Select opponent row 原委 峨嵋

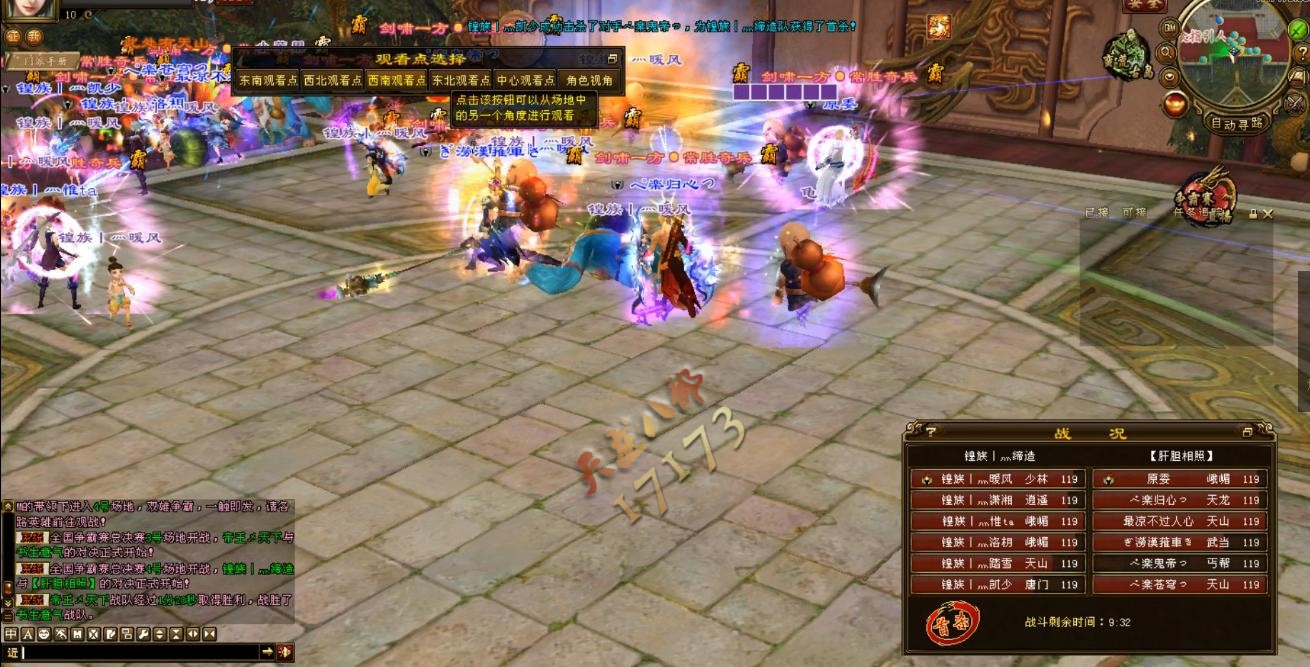[x=1180, y=479]
